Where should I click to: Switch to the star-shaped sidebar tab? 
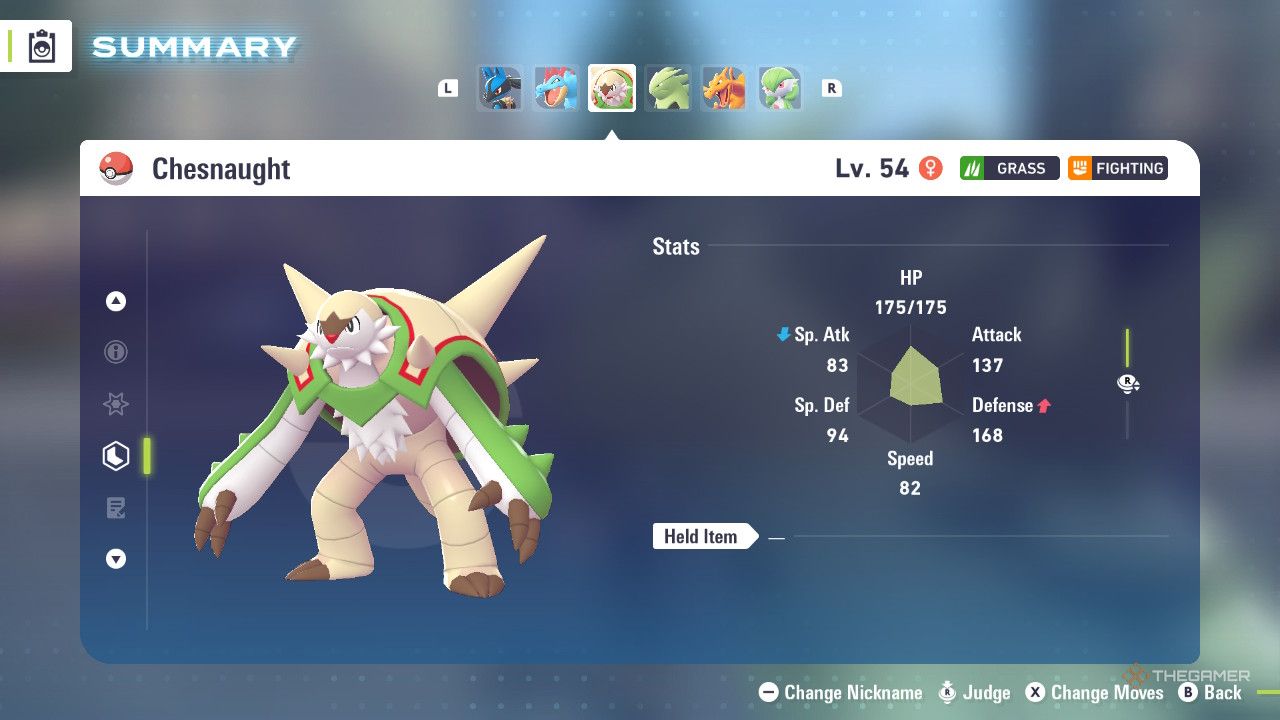pyautogui.click(x=116, y=404)
